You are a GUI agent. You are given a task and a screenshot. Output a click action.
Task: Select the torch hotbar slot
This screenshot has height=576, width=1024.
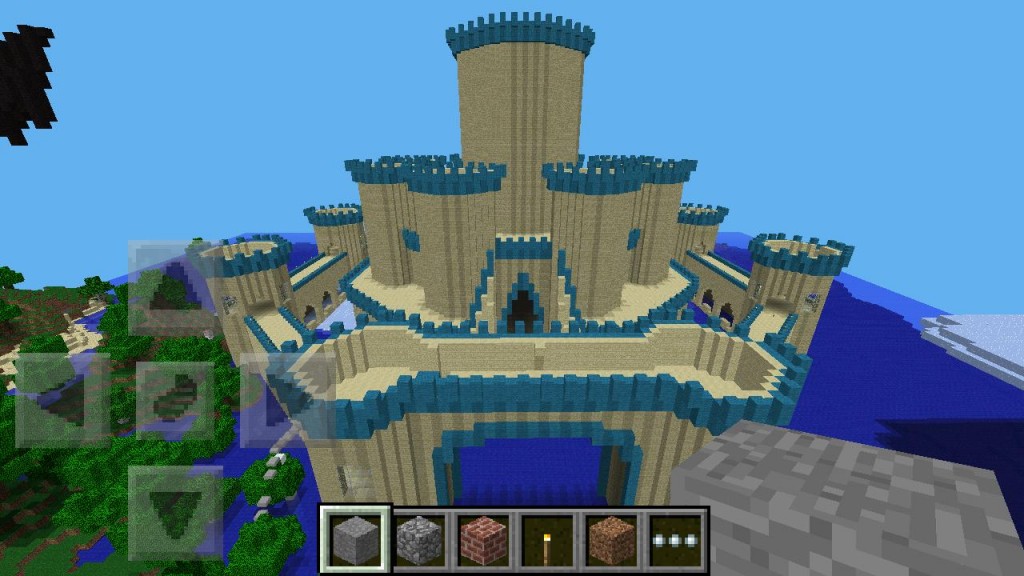click(x=548, y=540)
